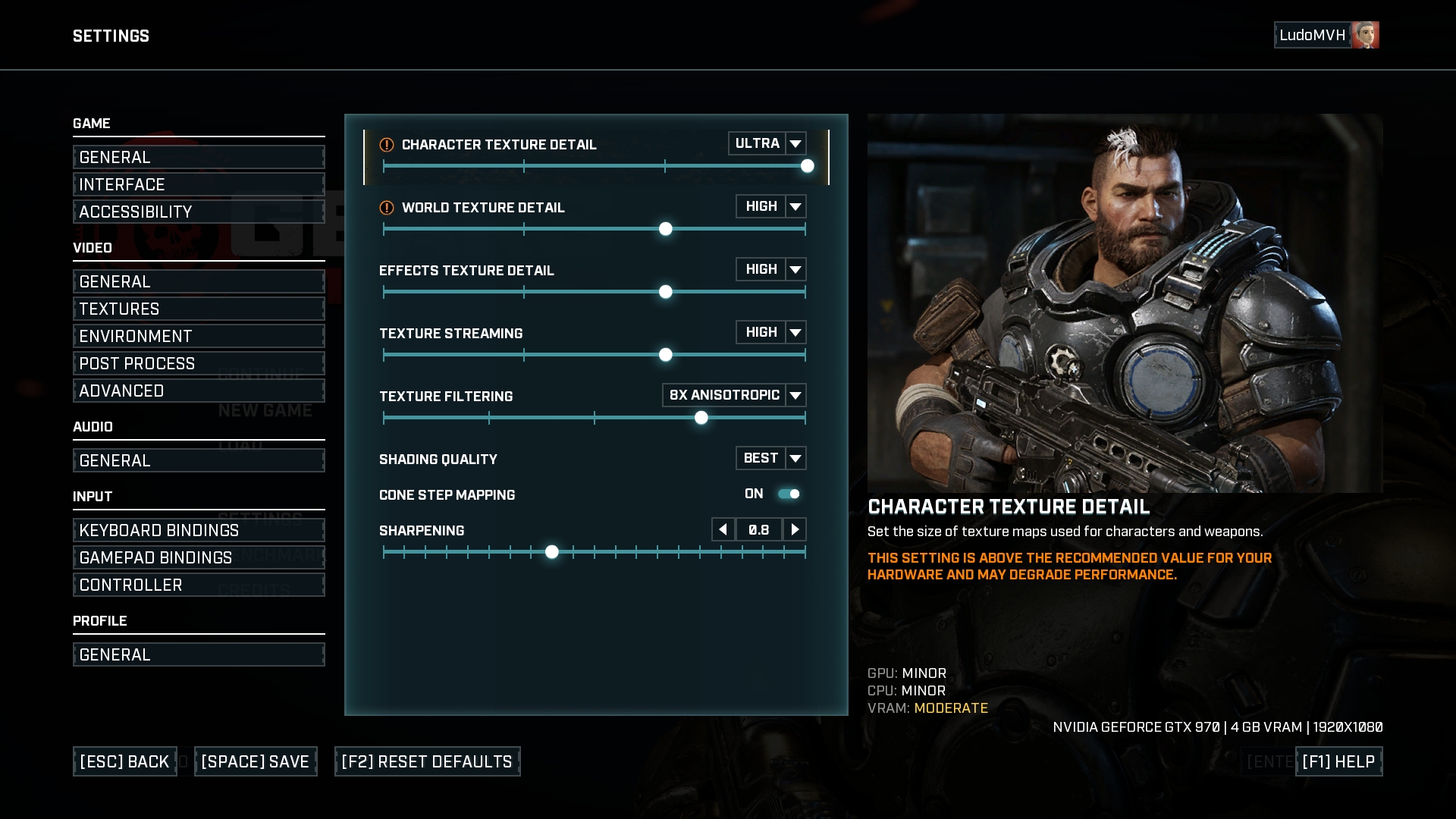This screenshot has width=1456, height=819.
Task: Open Advanced video settings
Action: point(199,391)
